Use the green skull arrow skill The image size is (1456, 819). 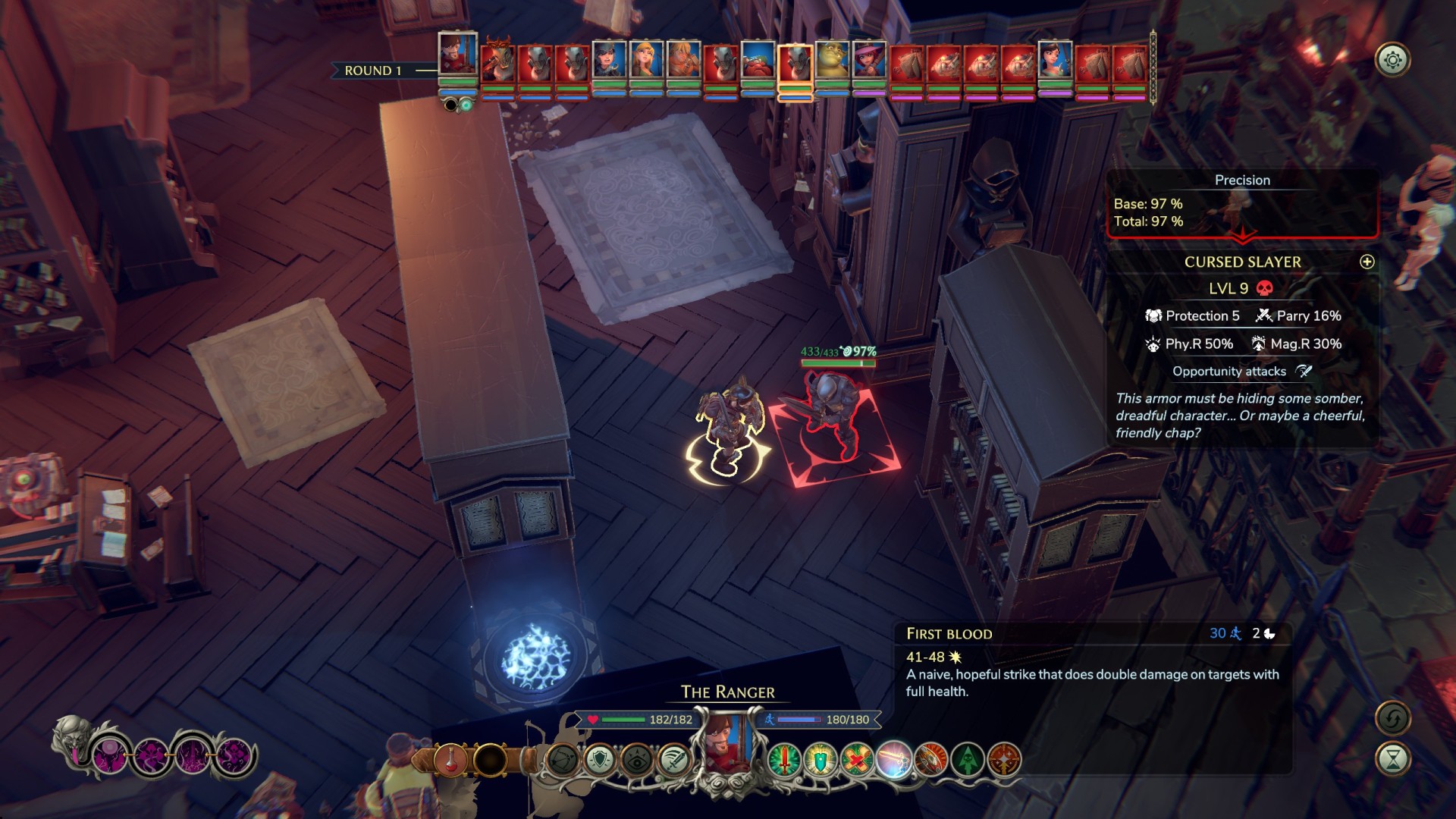968,760
